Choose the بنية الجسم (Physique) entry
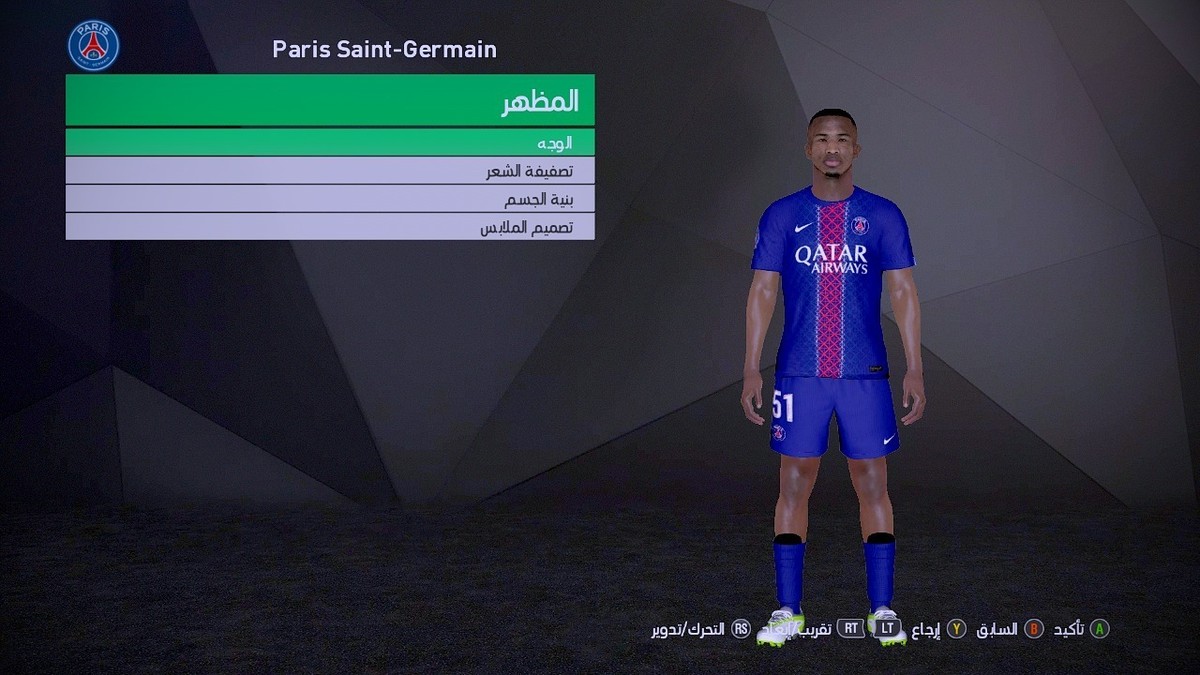 330,199
